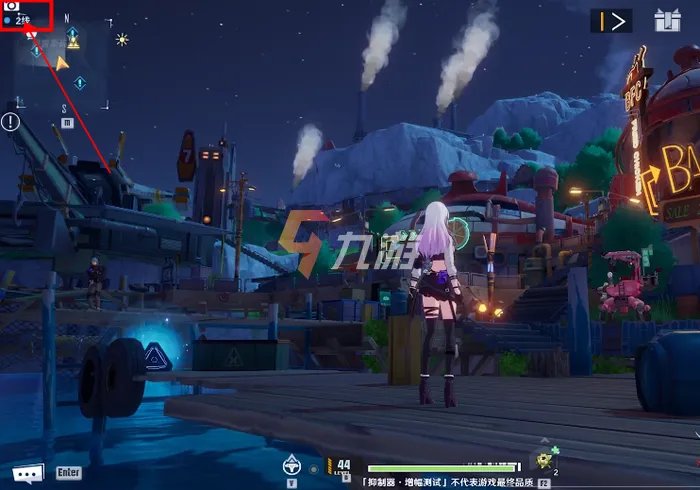The width and height of the screenshot is (700, 490).
Task: Select the vehicle steering wheel icon
Action: click(x=293, y=464)
